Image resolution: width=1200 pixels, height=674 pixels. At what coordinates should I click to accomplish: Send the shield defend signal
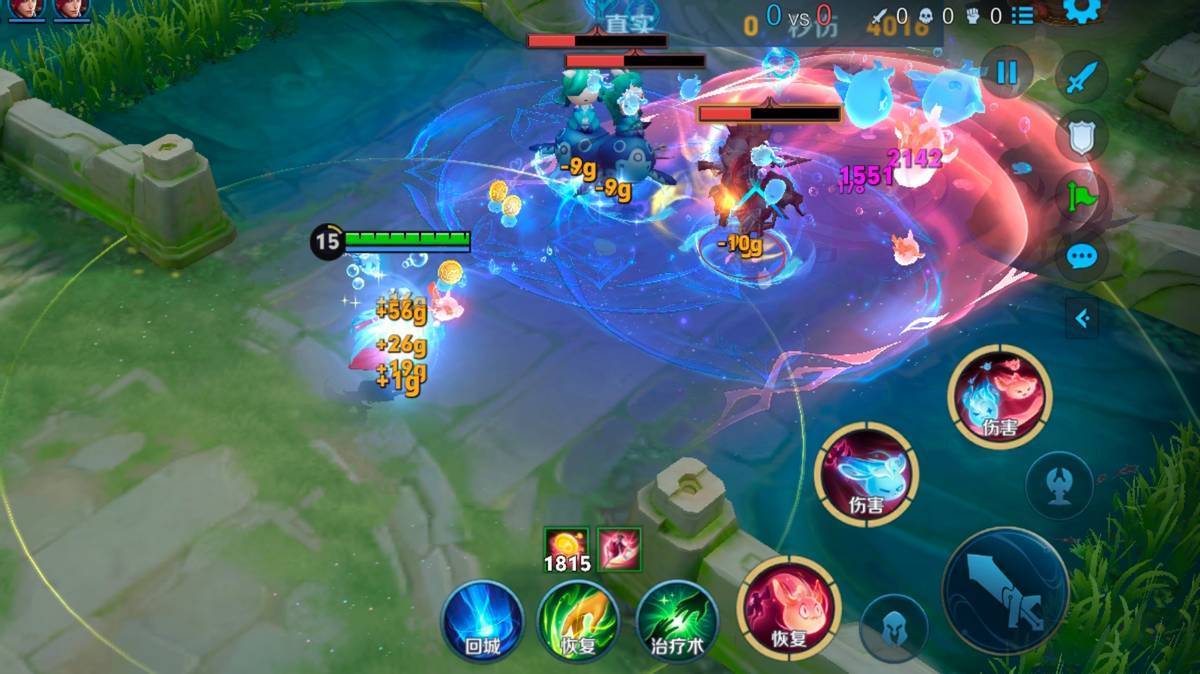coord(1081,137)
